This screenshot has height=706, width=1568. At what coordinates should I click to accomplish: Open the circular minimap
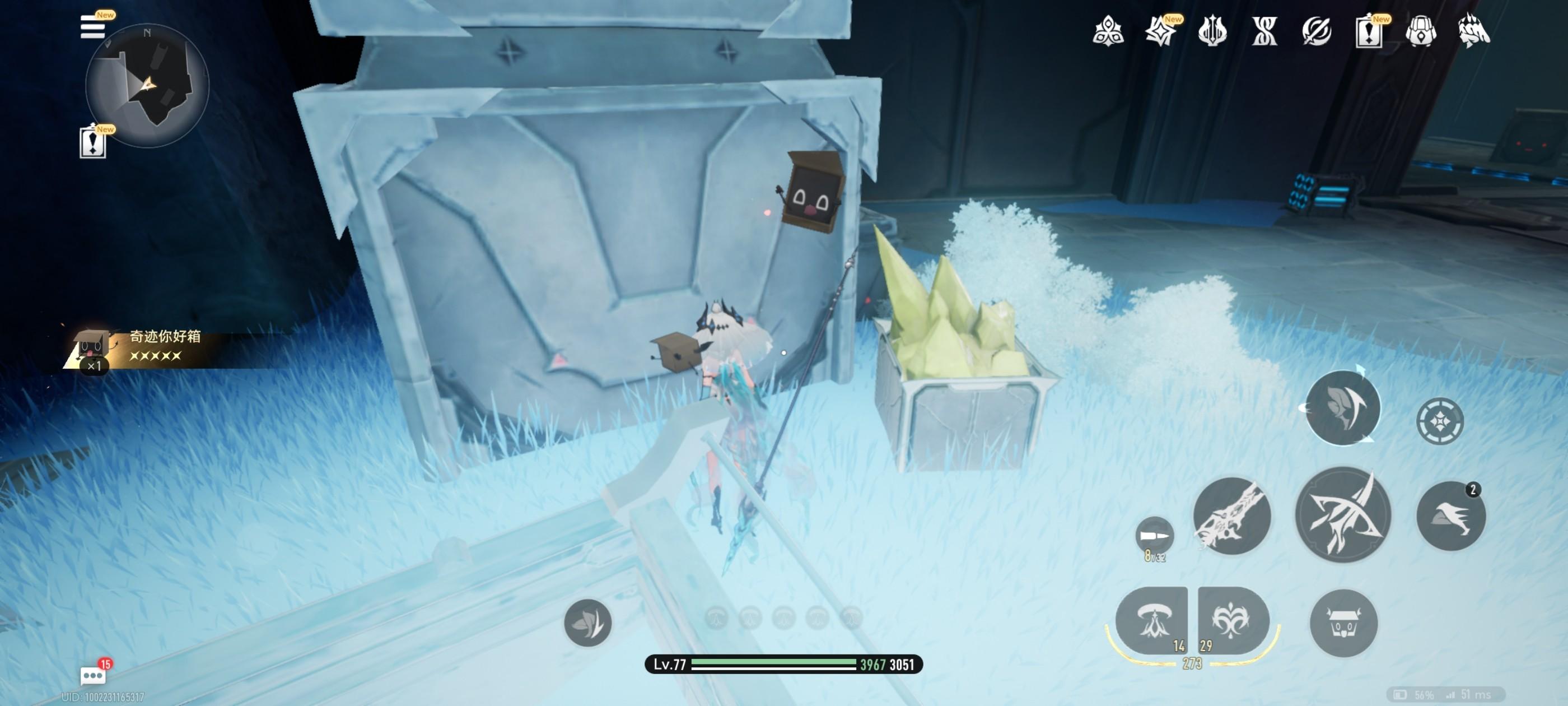148,85
